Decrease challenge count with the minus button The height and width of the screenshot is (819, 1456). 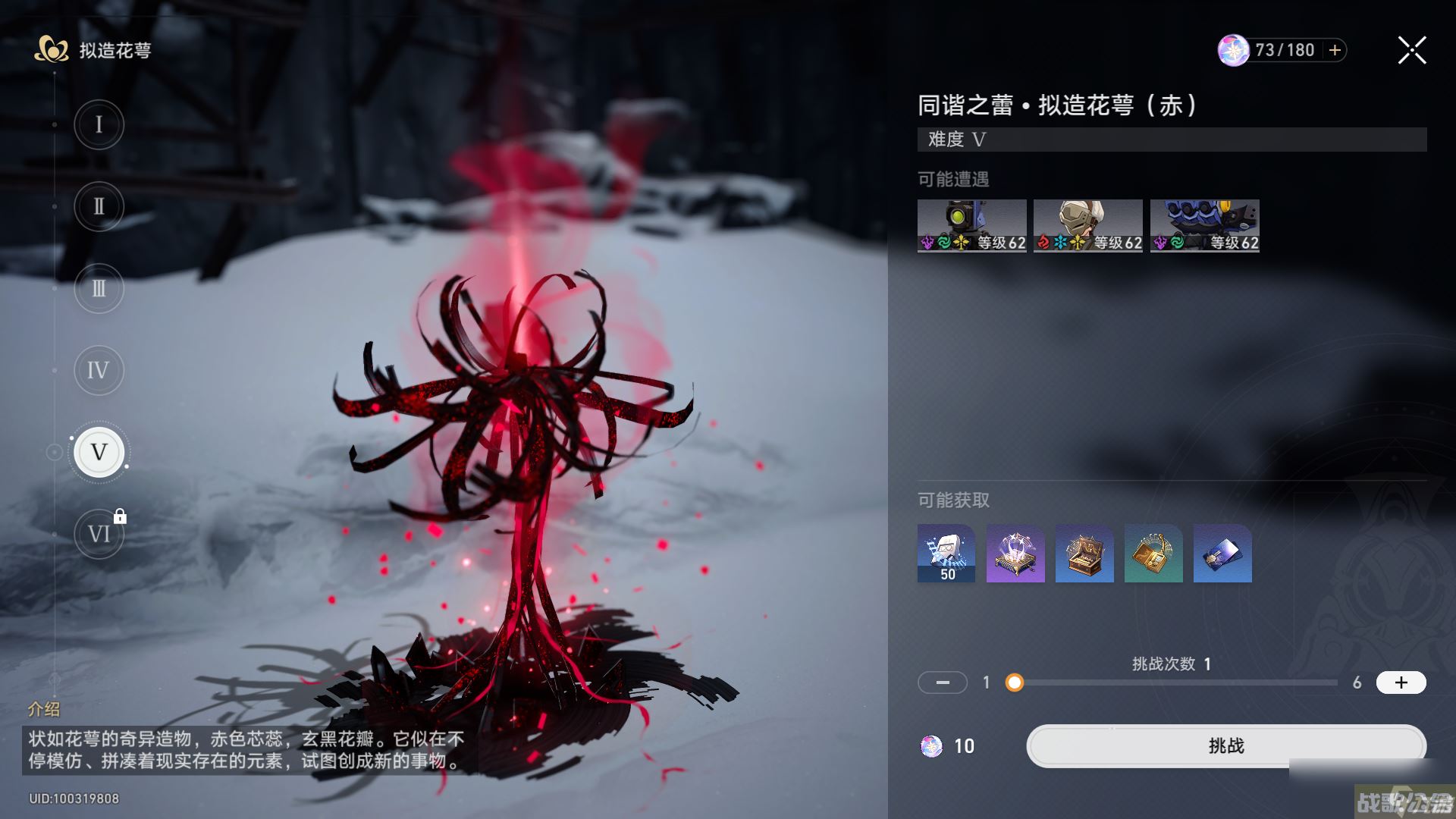[x=943, y=682]
